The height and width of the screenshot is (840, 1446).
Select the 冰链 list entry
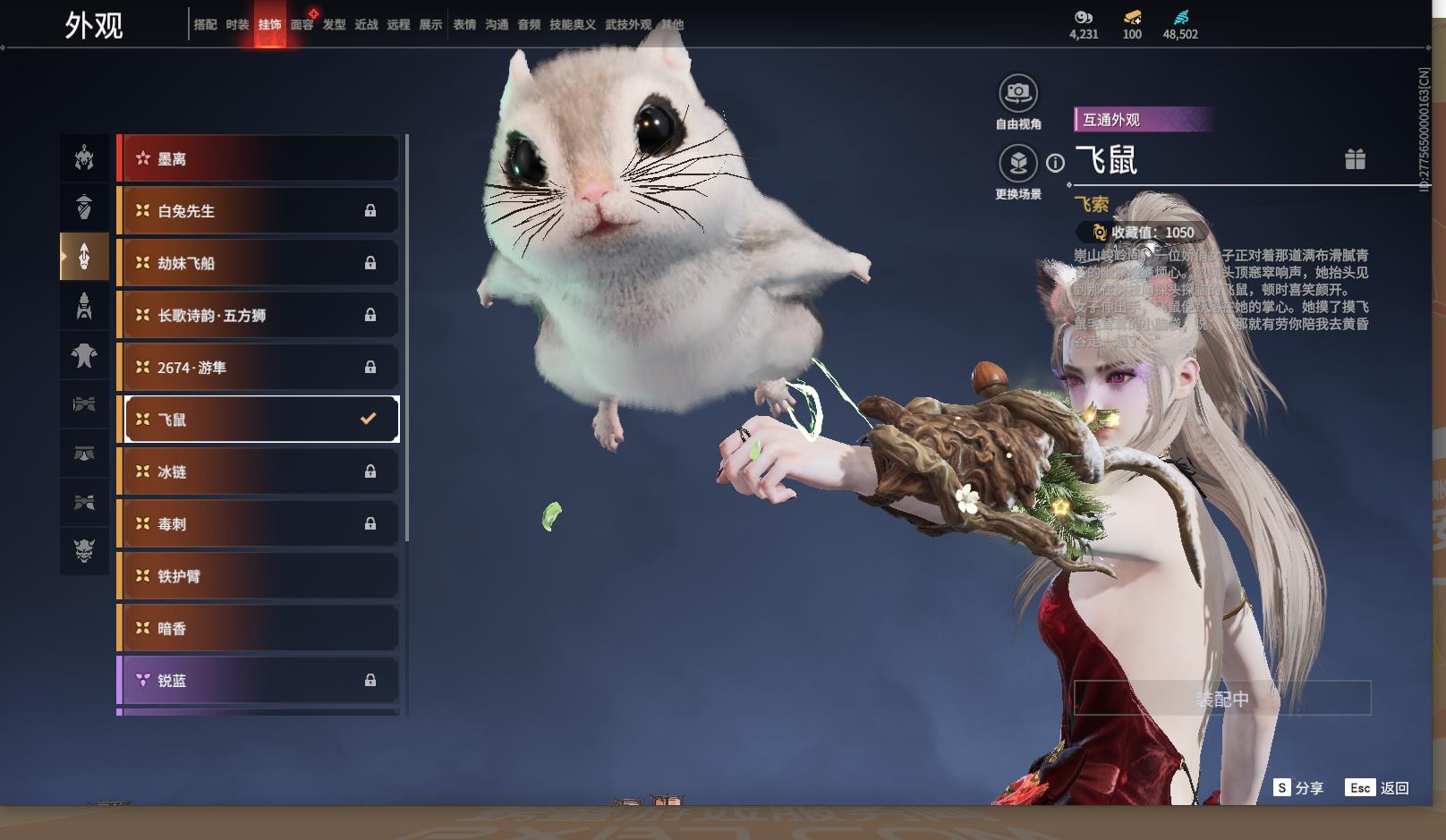coord(259,471)
